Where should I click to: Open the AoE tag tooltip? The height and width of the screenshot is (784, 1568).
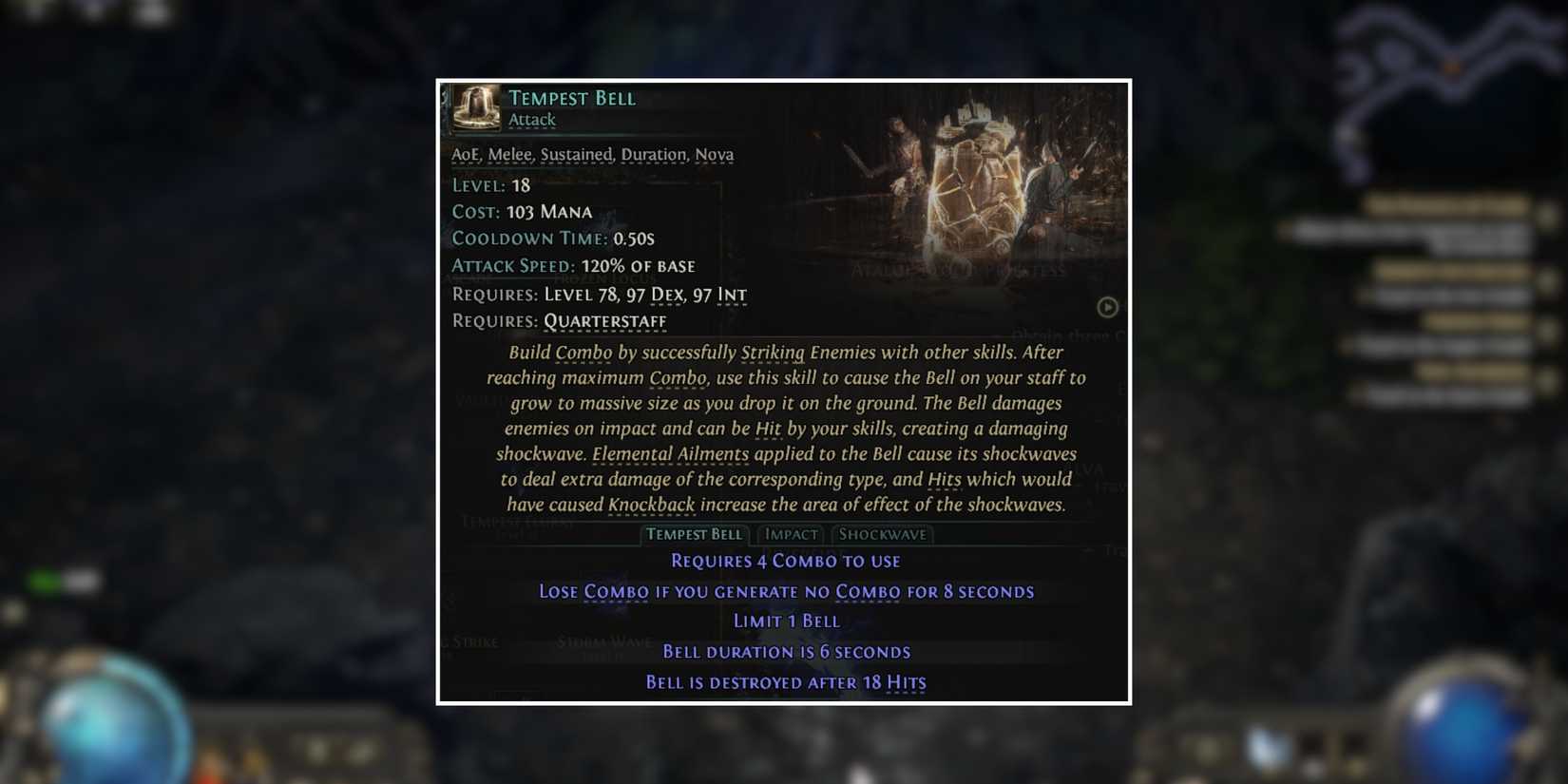[x=465, y=153]
